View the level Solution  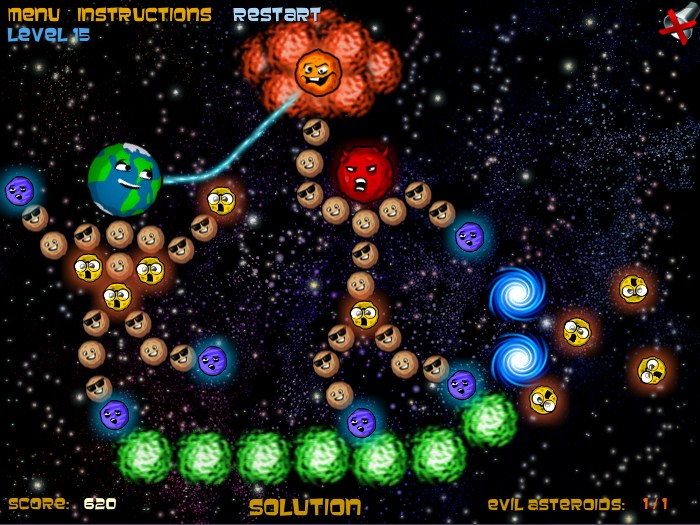(304, 507)
